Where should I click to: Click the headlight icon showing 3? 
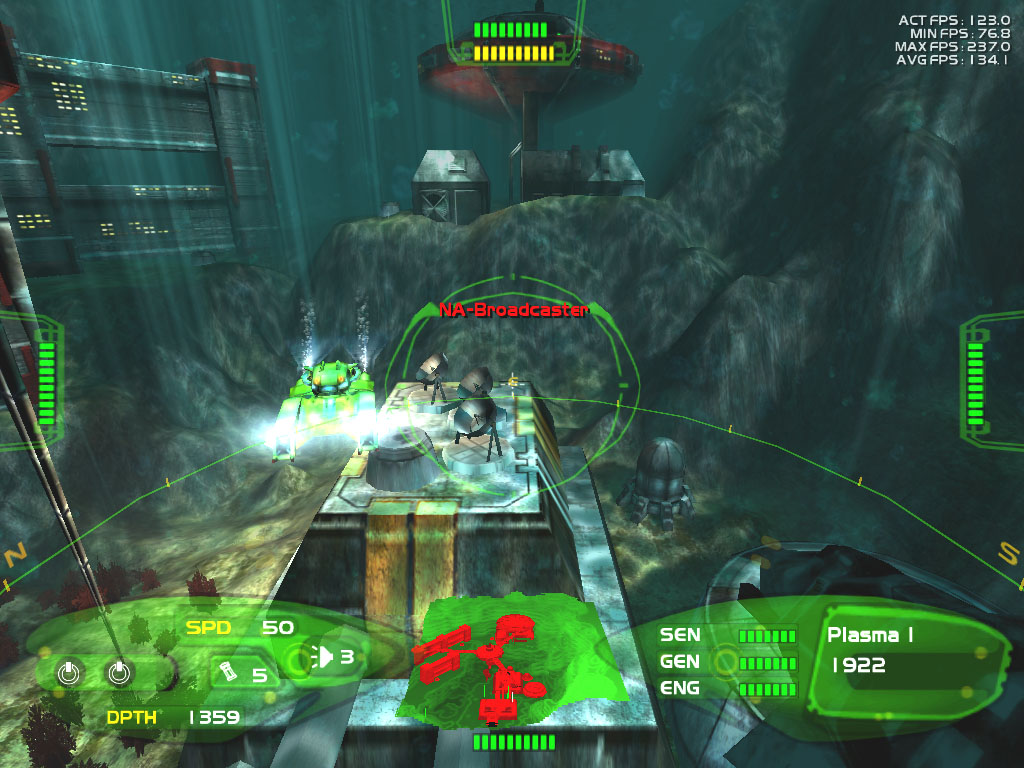(x=327, y=657)
